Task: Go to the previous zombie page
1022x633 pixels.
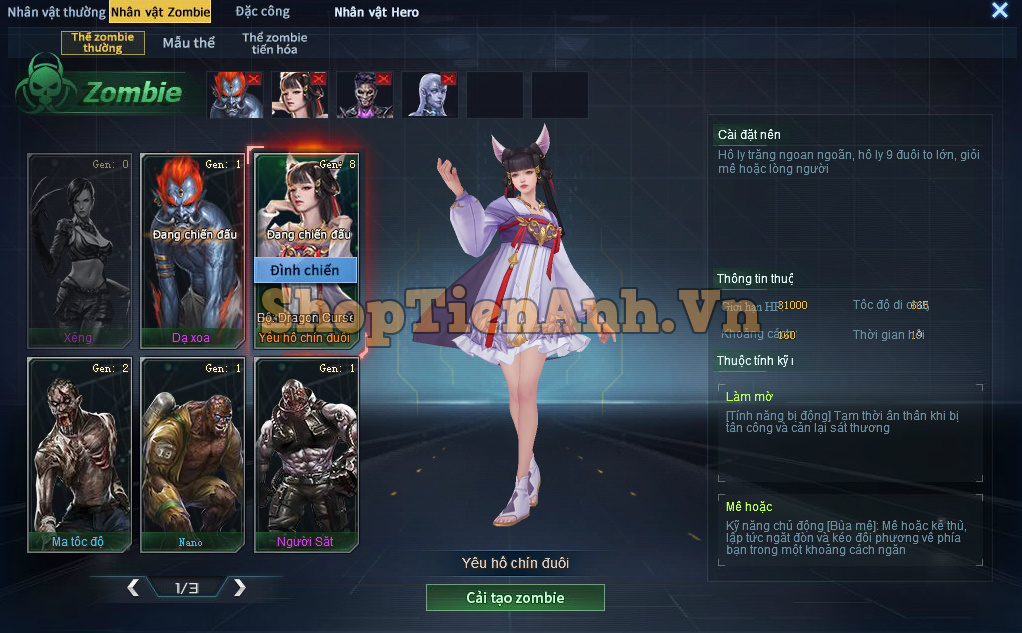Action: coord(133,588)
